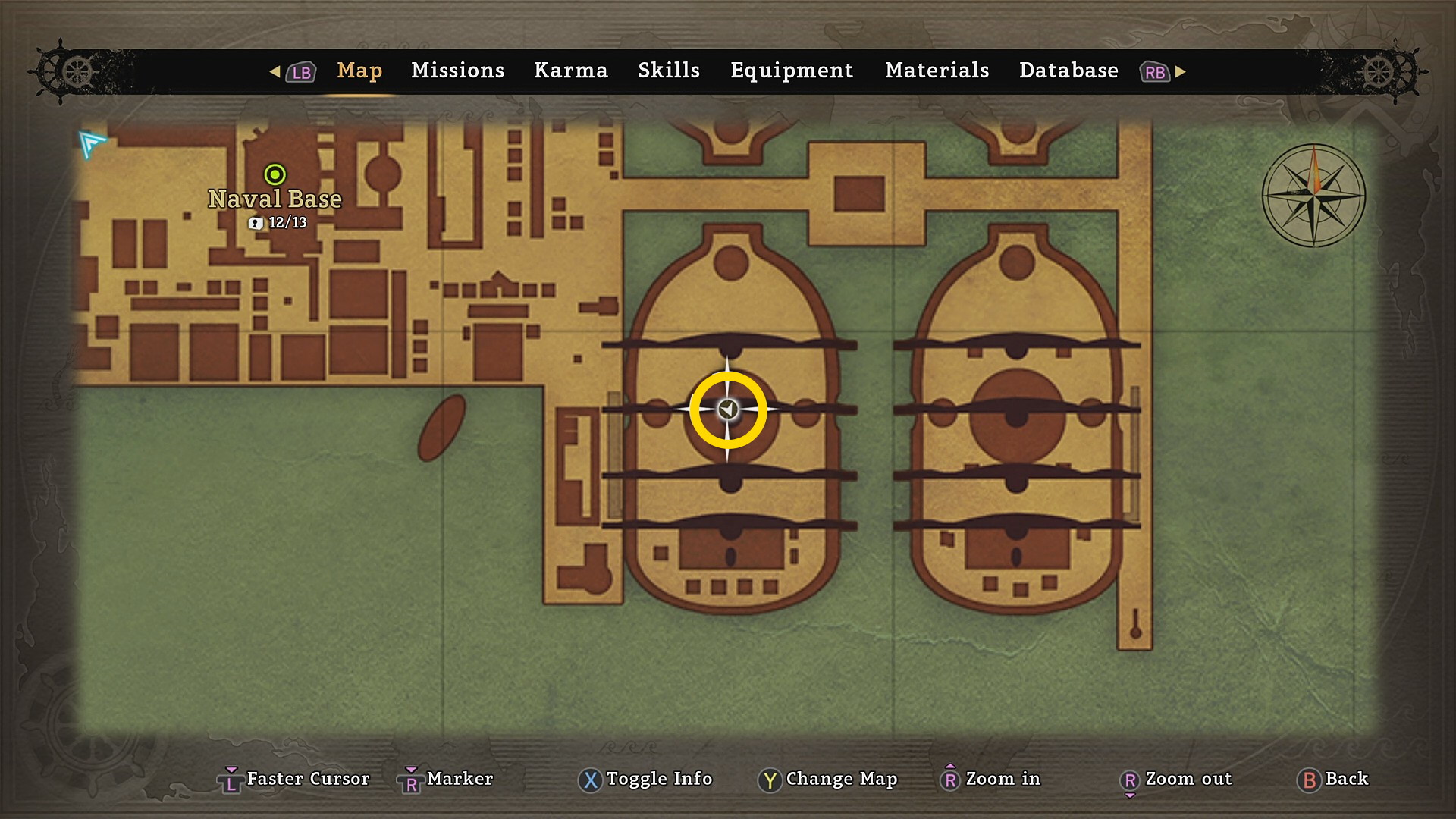The image size is (1456, 819).
Task: Open the Missions tab
Action: tap(457, 71)
